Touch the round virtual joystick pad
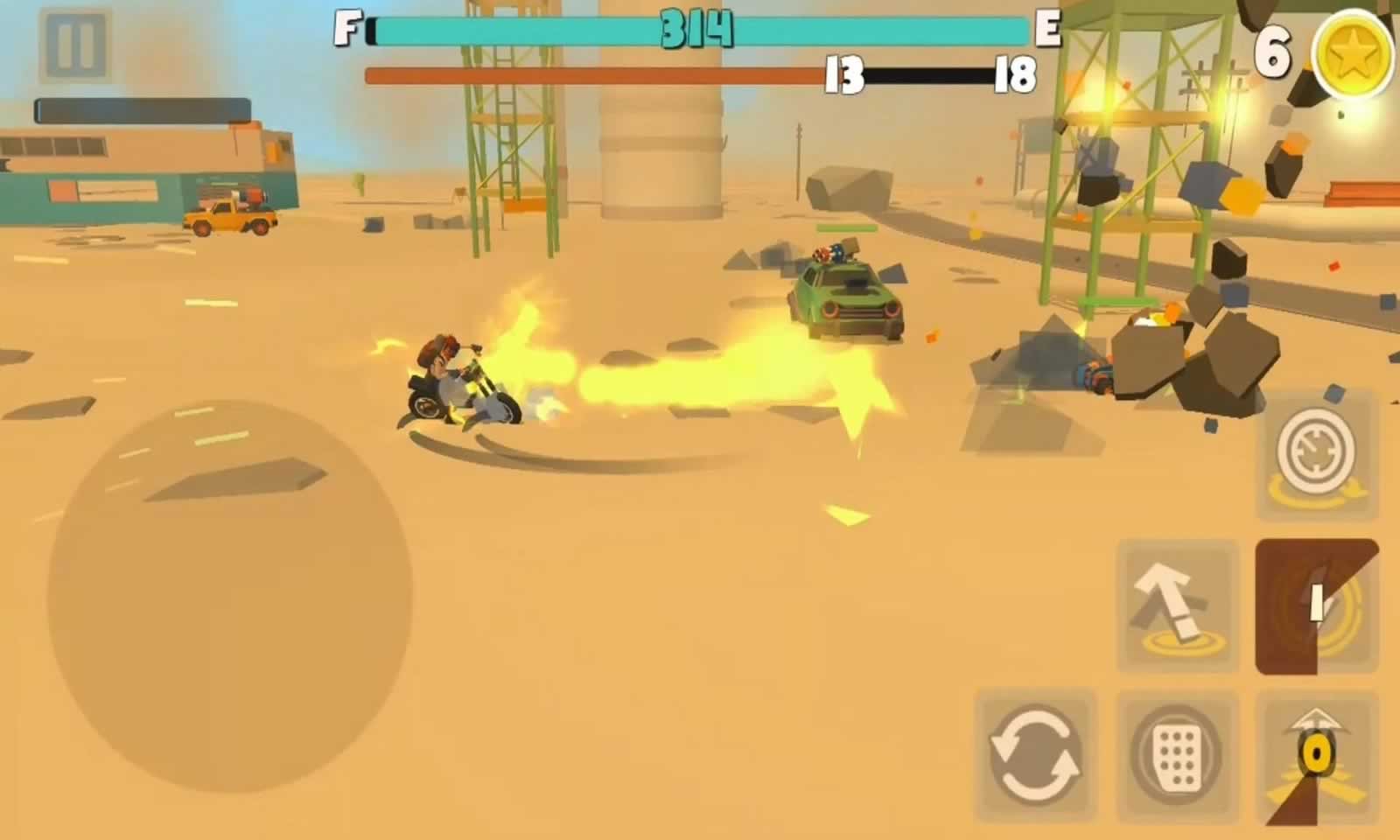This screenshot has width=1400, height=840. coord(229,597)
